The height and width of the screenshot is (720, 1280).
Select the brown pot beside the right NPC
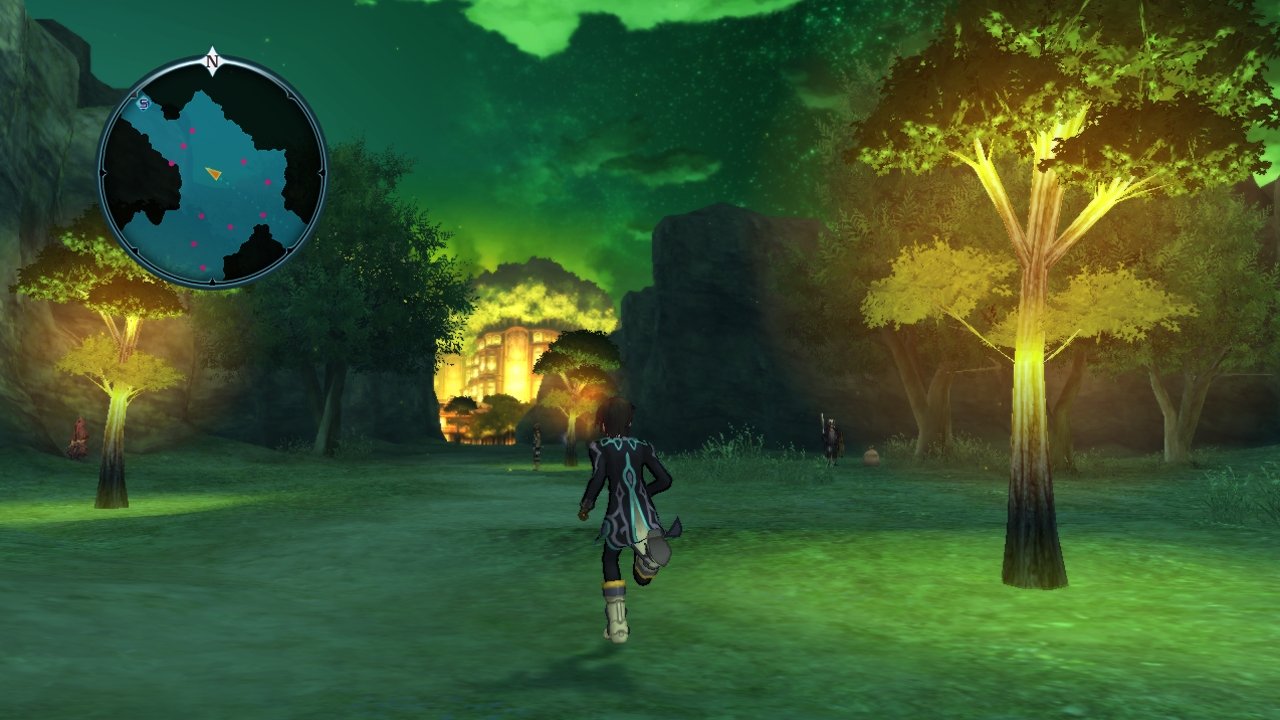[871, 455]
